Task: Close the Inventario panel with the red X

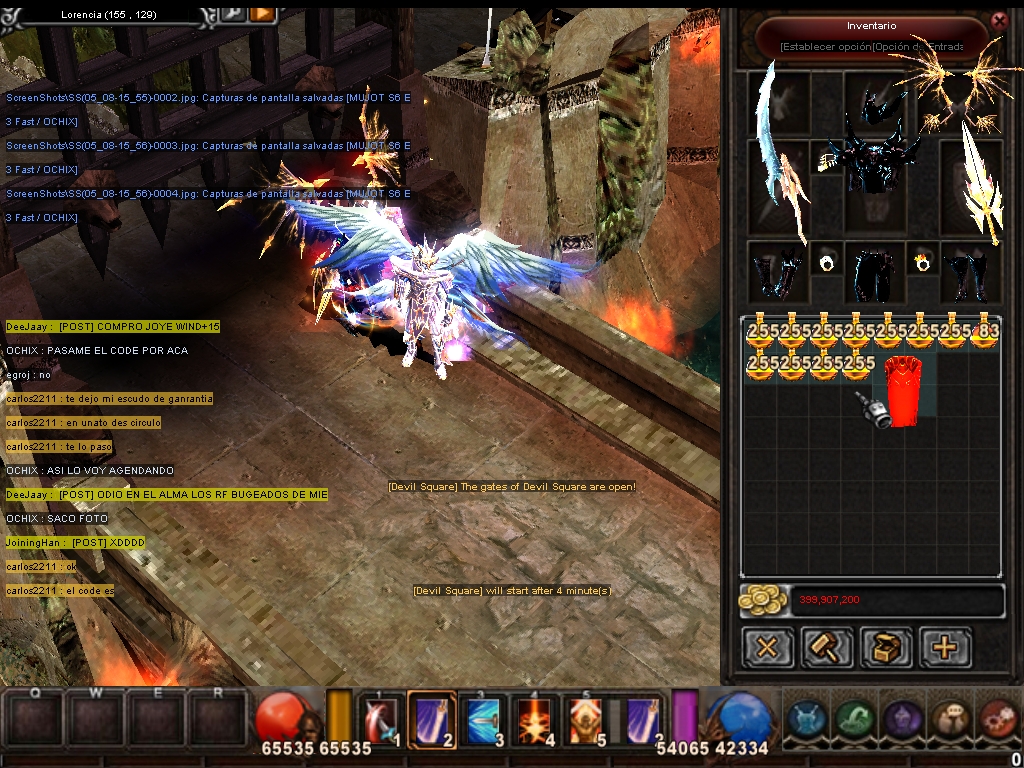Action: (x=998, y=20)
